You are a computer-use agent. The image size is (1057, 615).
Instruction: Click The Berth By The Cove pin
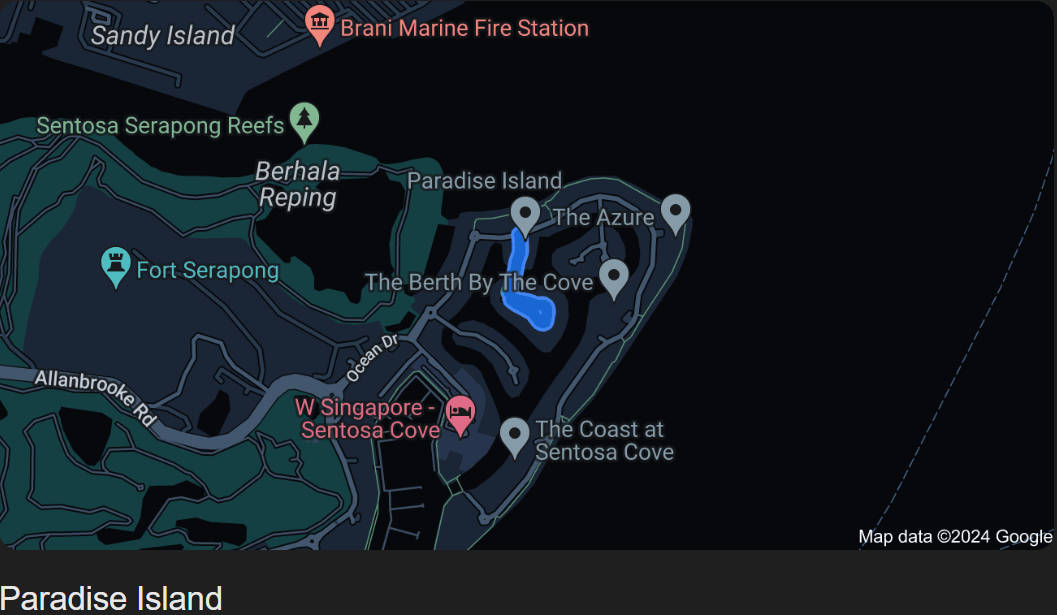613,276
